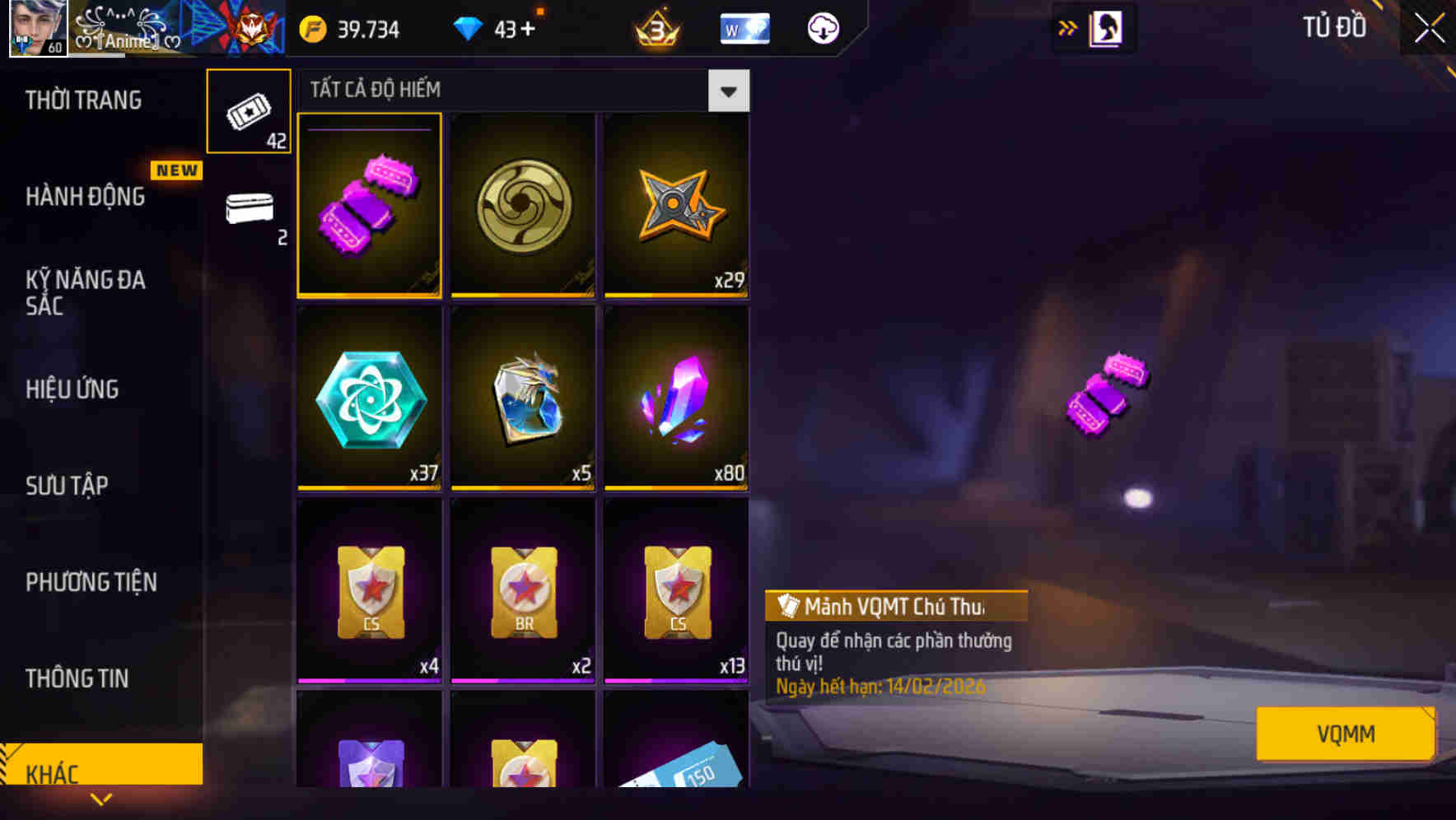
Task: Click the dropdown arrow beside the rarity filter
Action: 728,91
